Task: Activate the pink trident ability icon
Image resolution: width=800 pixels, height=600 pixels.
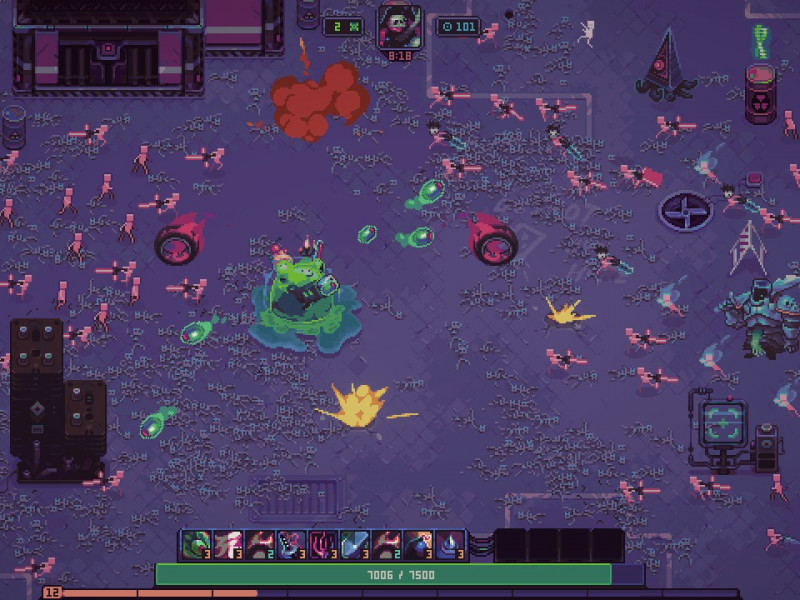Action: tap(322, 544)
